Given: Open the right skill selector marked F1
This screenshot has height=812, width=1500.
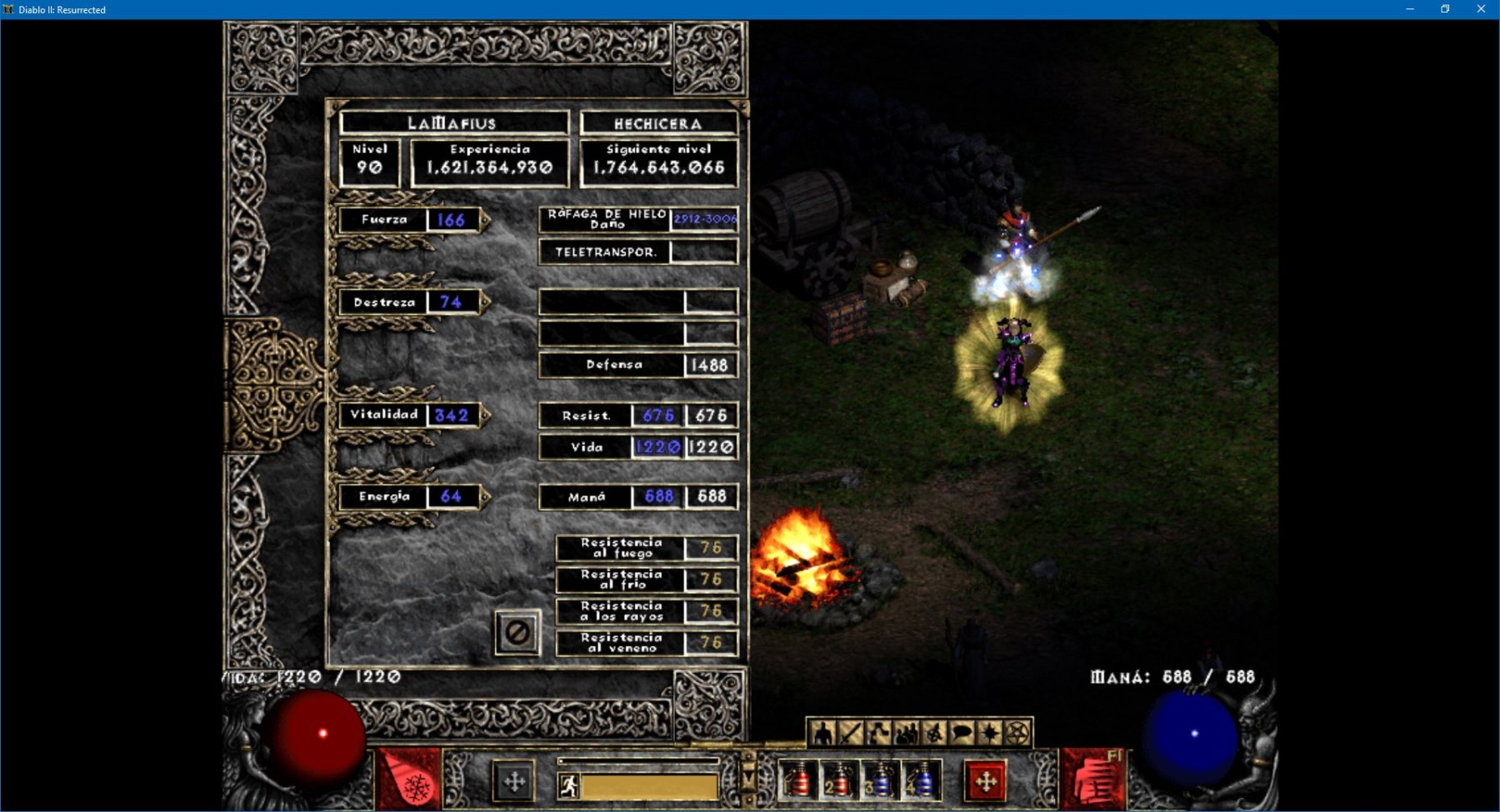Looking at the screenshot, I should [x=1092, y=780].
